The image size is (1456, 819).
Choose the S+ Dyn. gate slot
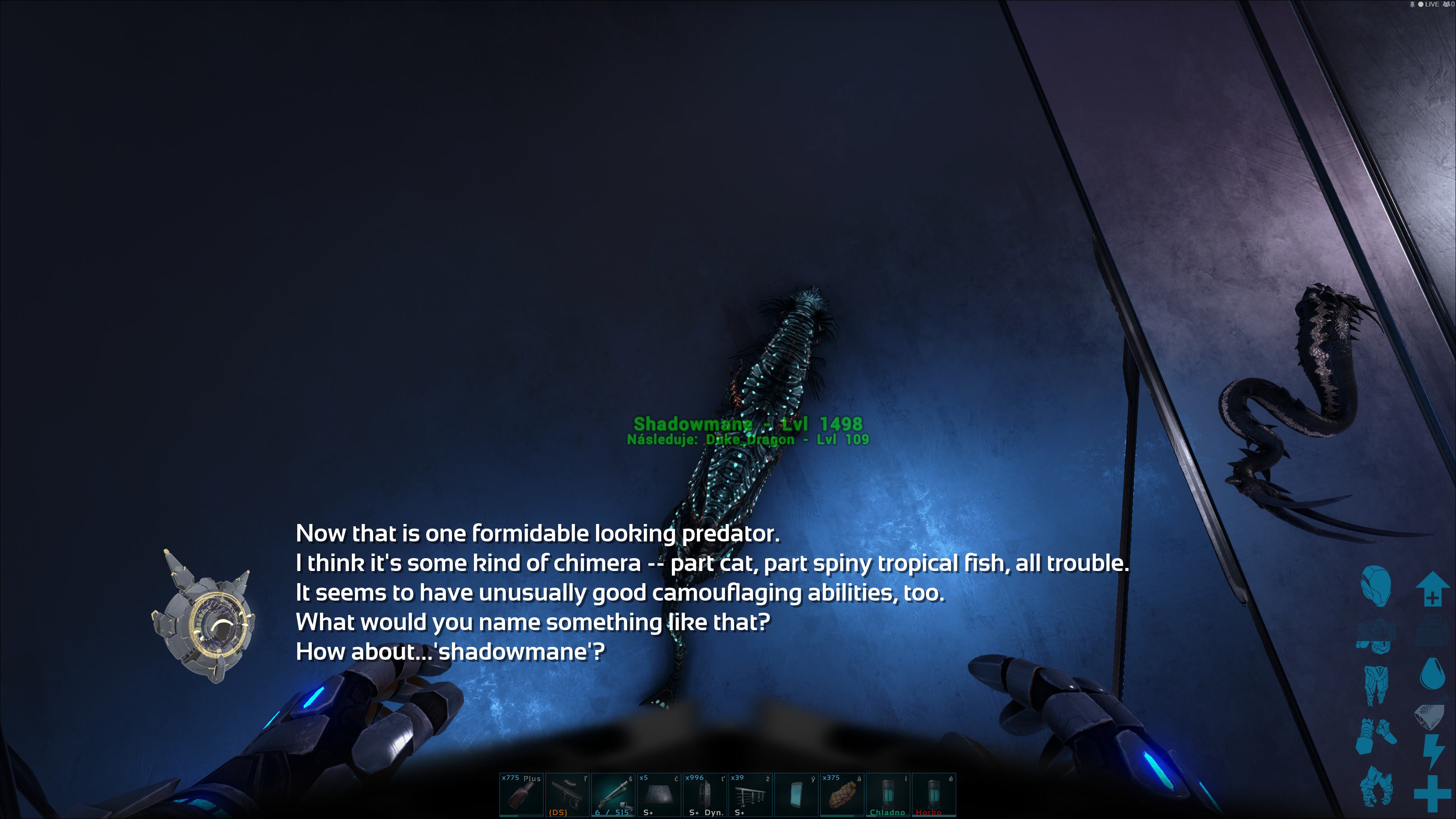tap(704, 795)
